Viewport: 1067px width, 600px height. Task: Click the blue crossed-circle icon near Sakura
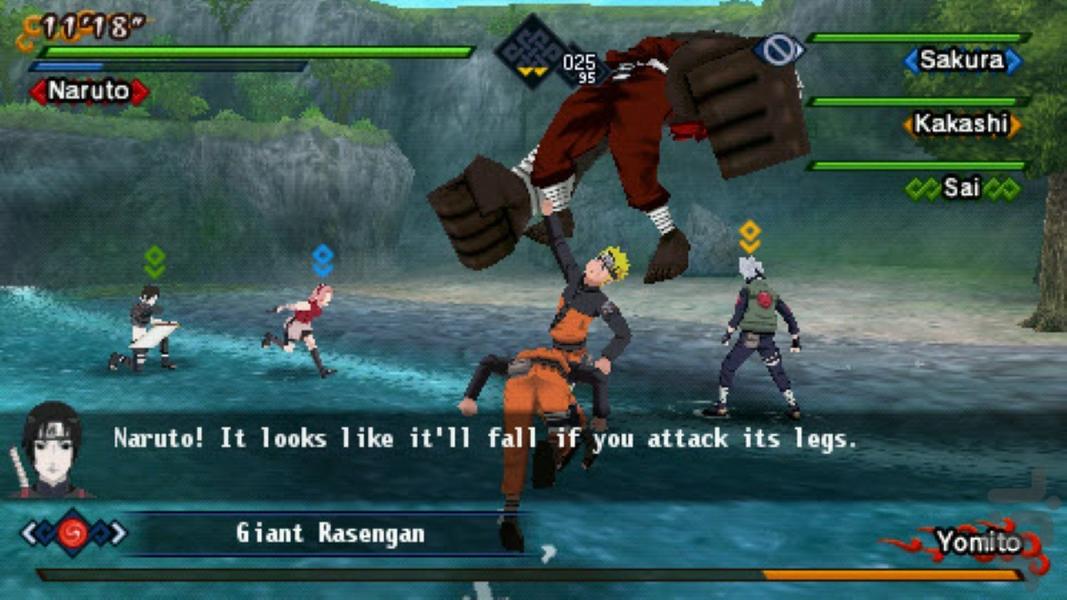click(x=780, y=49)
